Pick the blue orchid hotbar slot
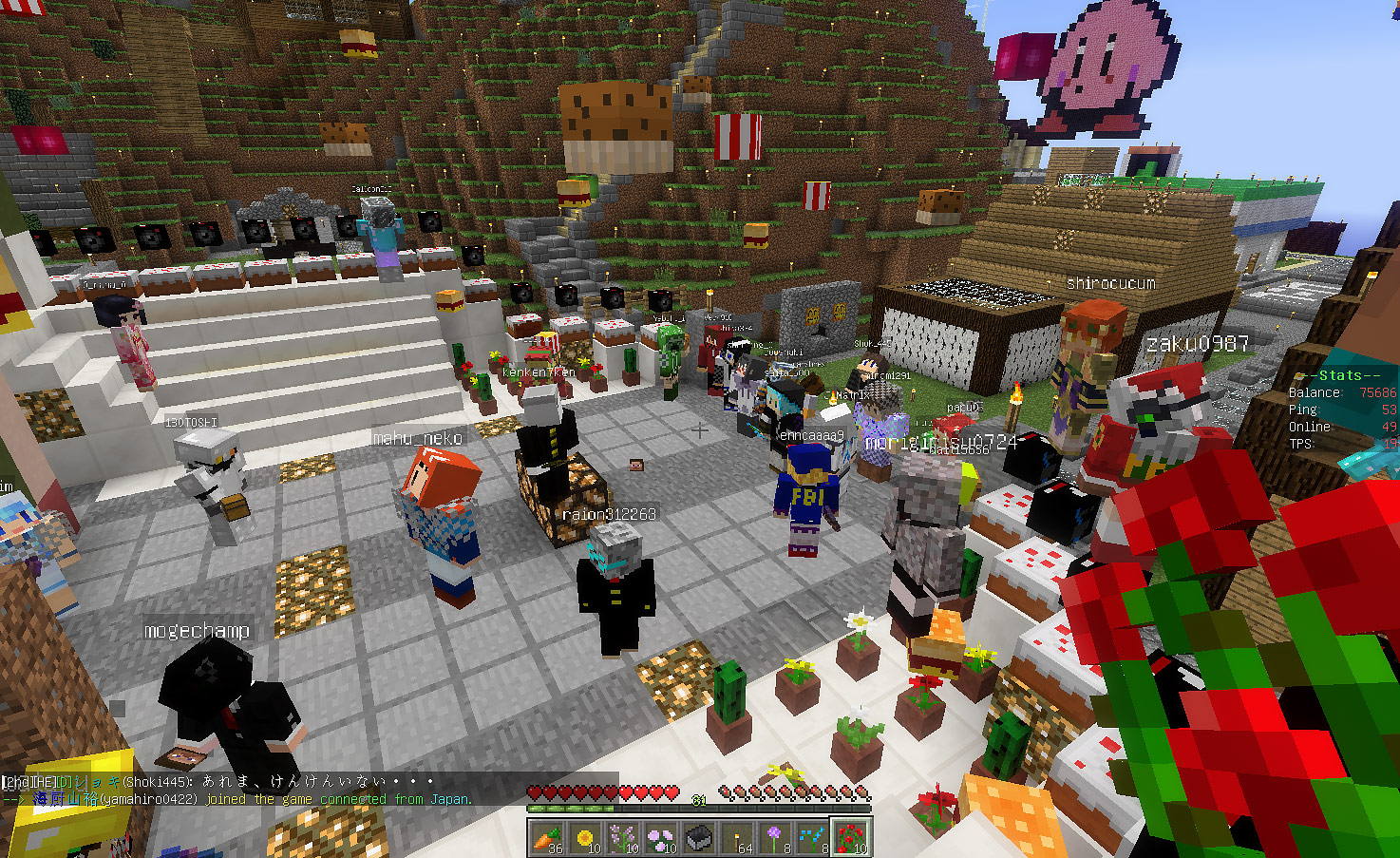Viewport: 1400px width, 858px height. point(813,838)
